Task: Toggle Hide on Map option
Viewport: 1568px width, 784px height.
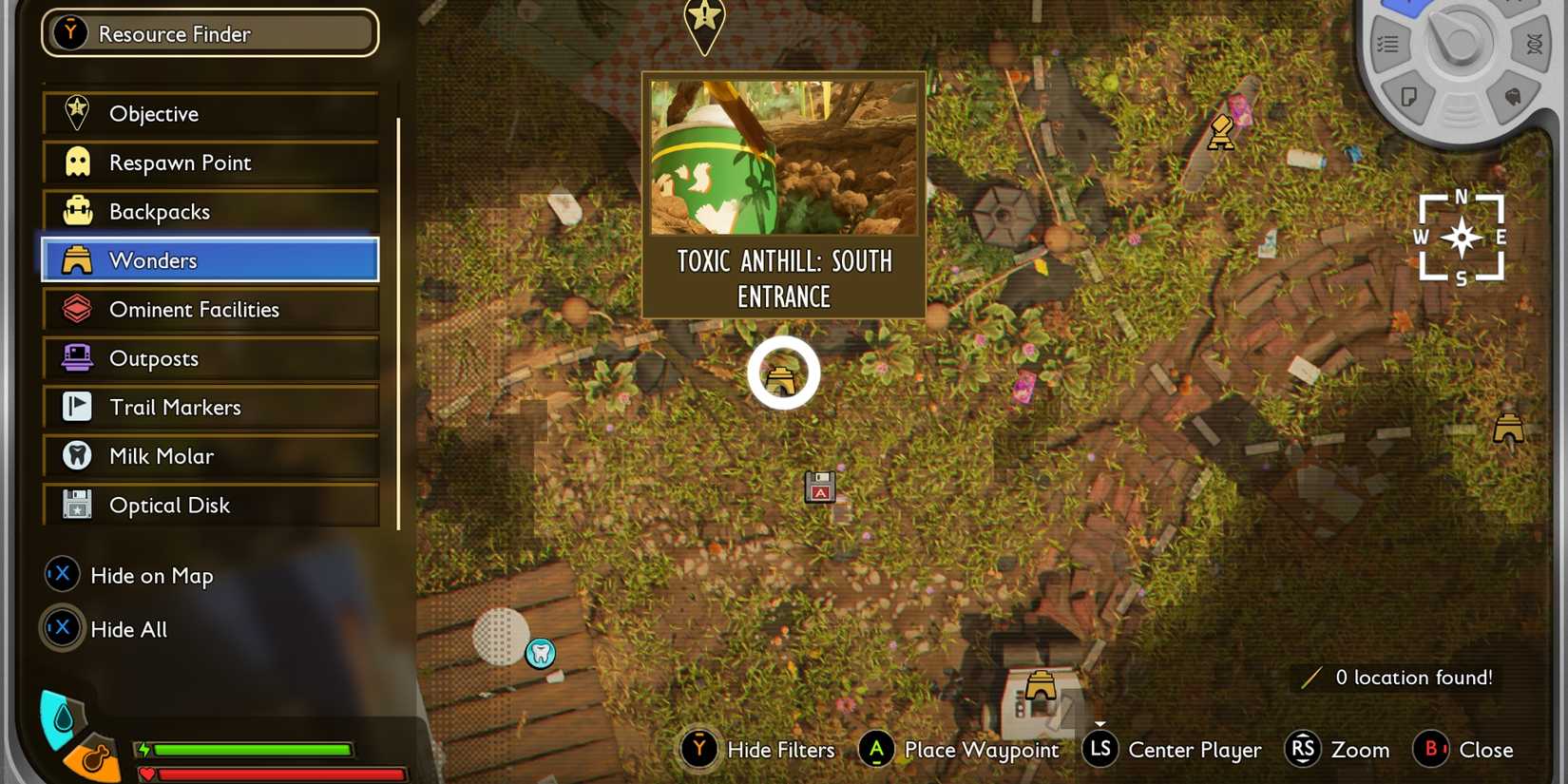Action: point(130,576)
